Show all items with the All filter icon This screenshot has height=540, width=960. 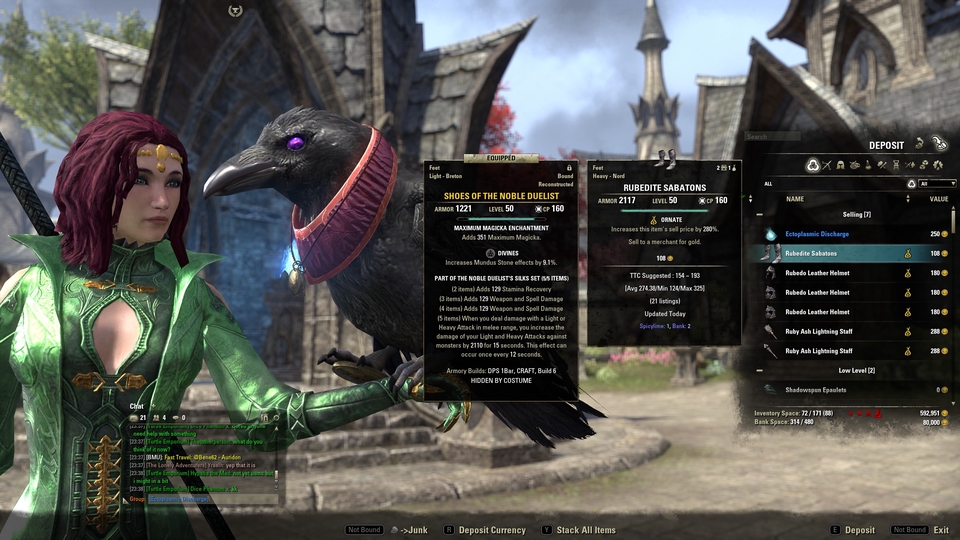(812, 165)
